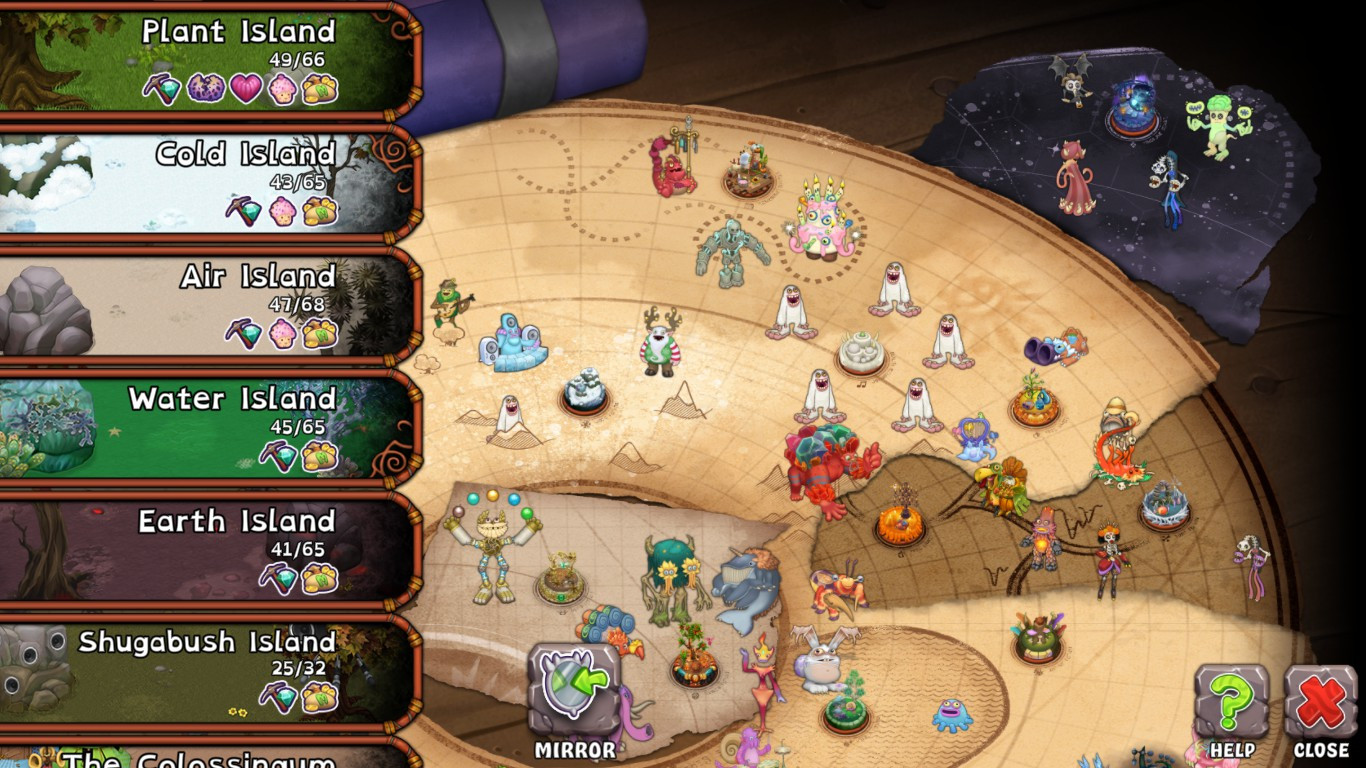The image size is (1366, 768).
Task: Click the treat icon on Cold Island
Action: point(282,212)
